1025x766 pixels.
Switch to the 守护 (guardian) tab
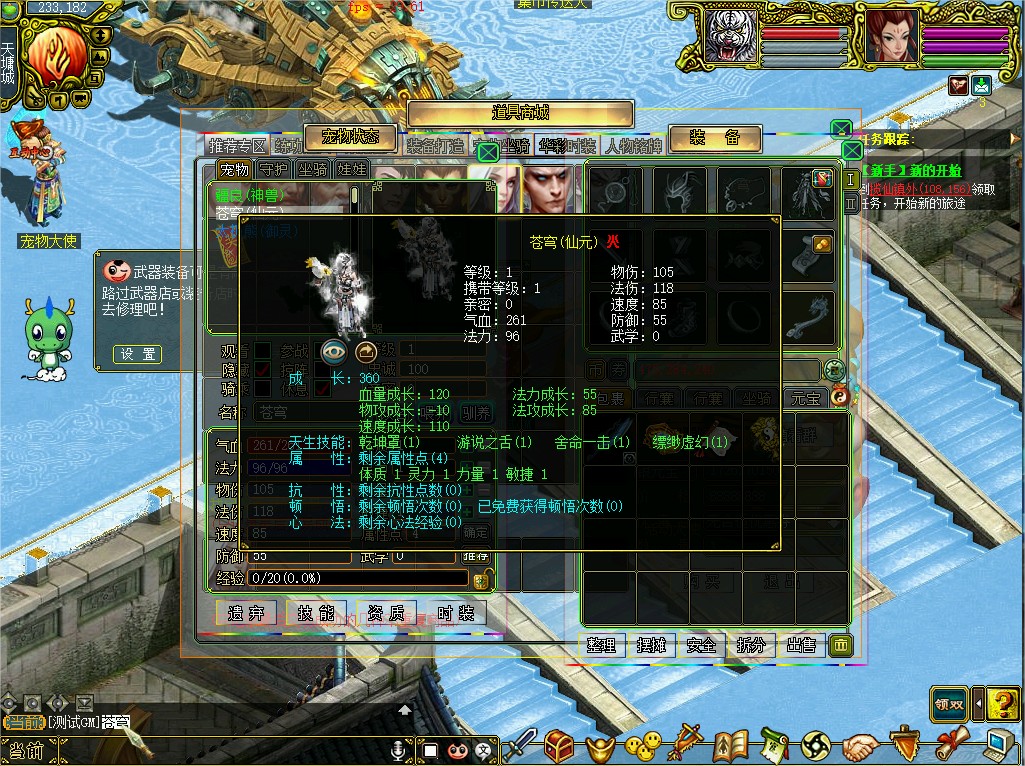click(x=273, y=170)
